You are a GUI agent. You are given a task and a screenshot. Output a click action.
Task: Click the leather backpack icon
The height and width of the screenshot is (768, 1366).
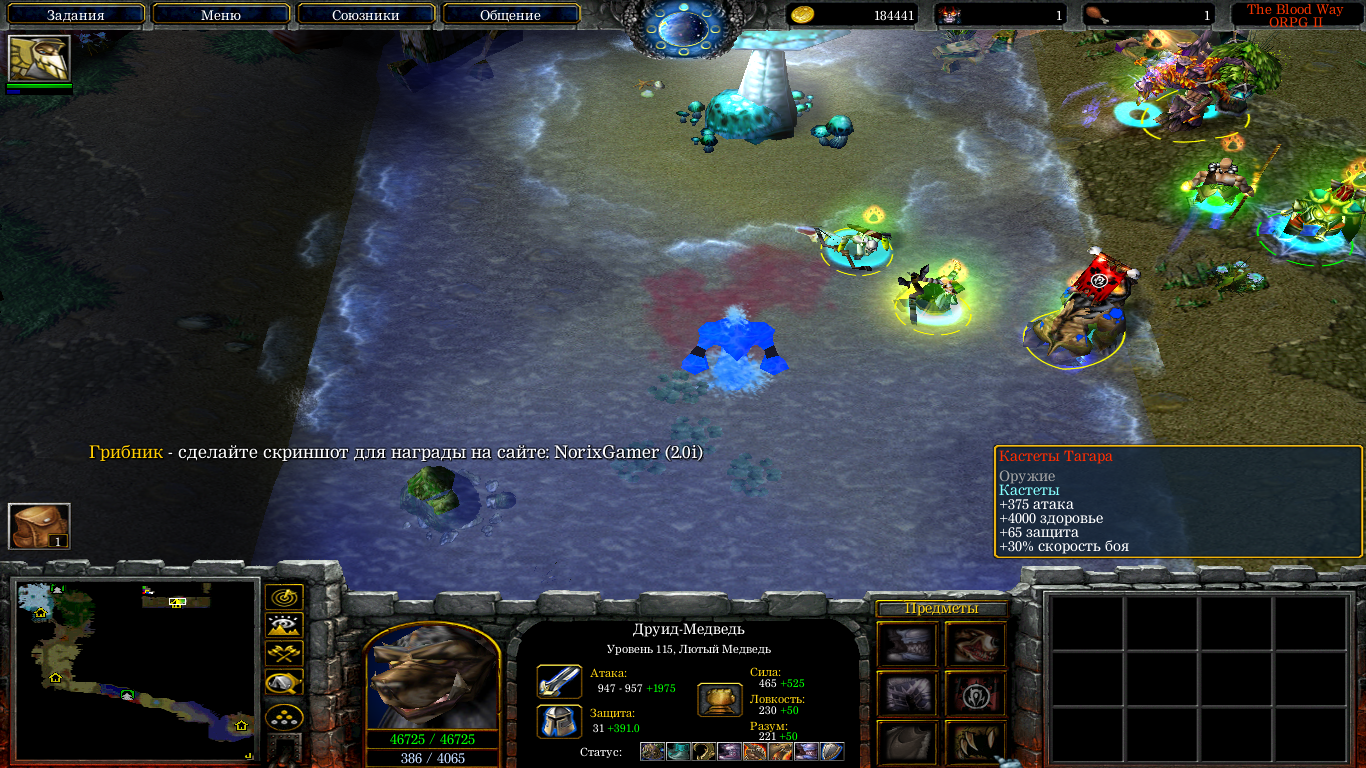(39, 526)
